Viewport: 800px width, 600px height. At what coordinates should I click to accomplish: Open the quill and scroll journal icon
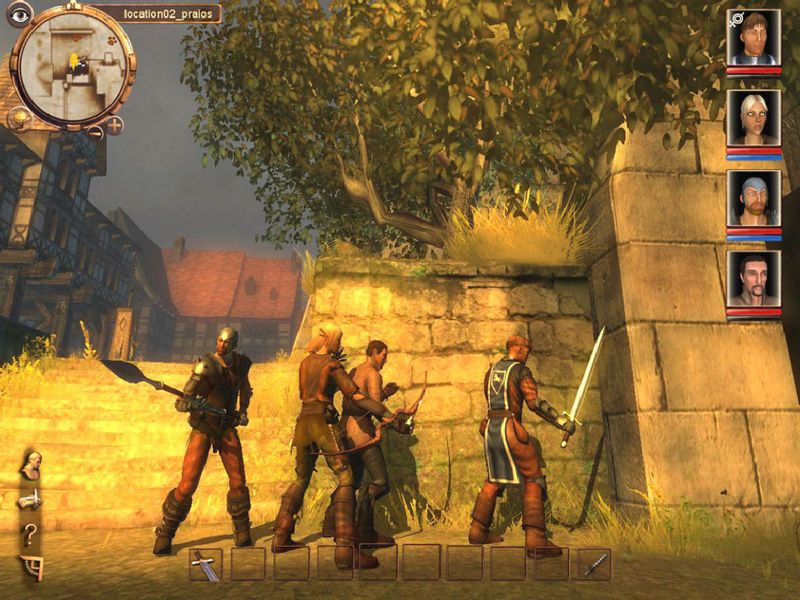[x=31, y=498]
